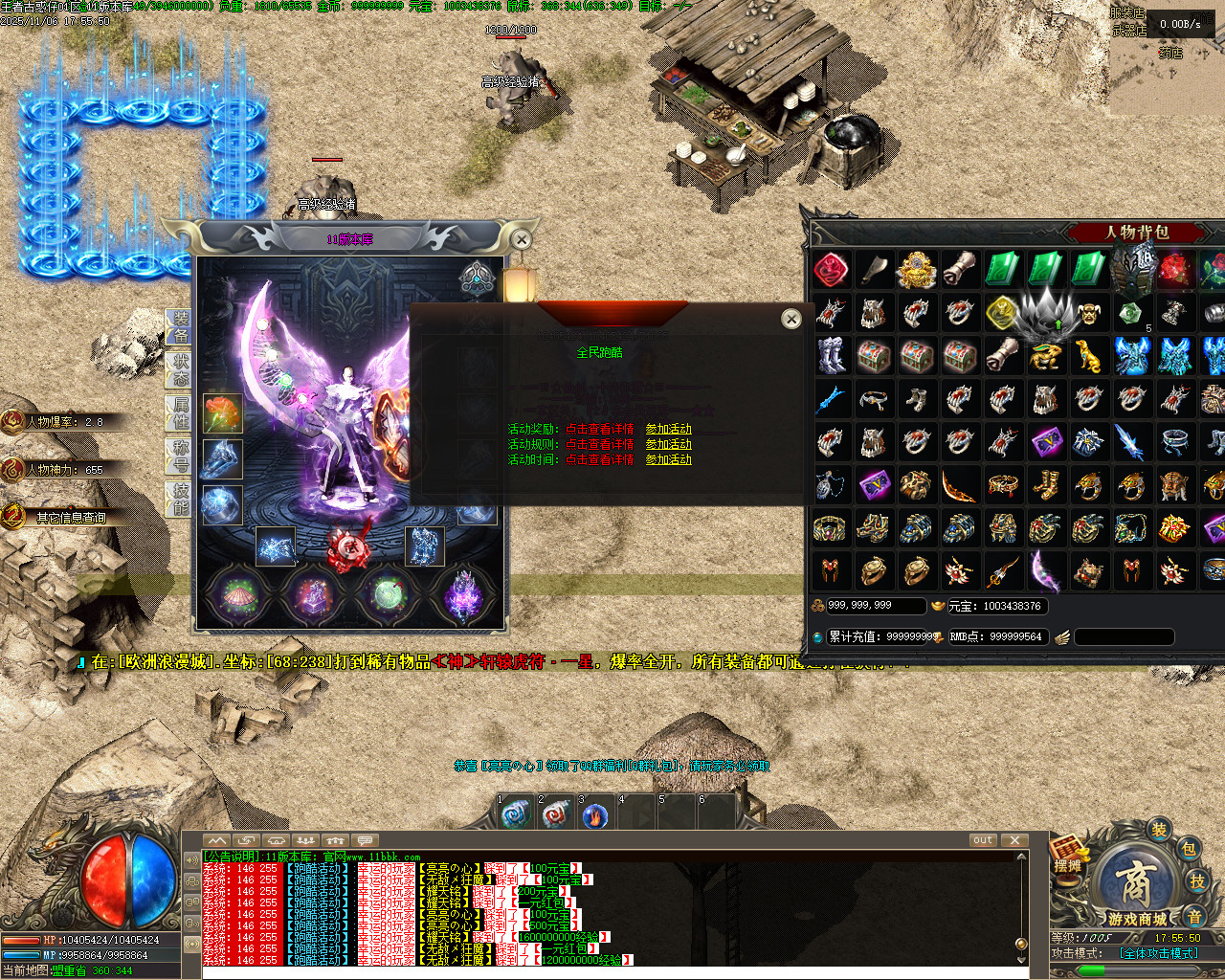The width and height of the screenshot is (1225, 980).
Task: Close the 全民跑酷 event popup
Action: click(x=791, y=319)
